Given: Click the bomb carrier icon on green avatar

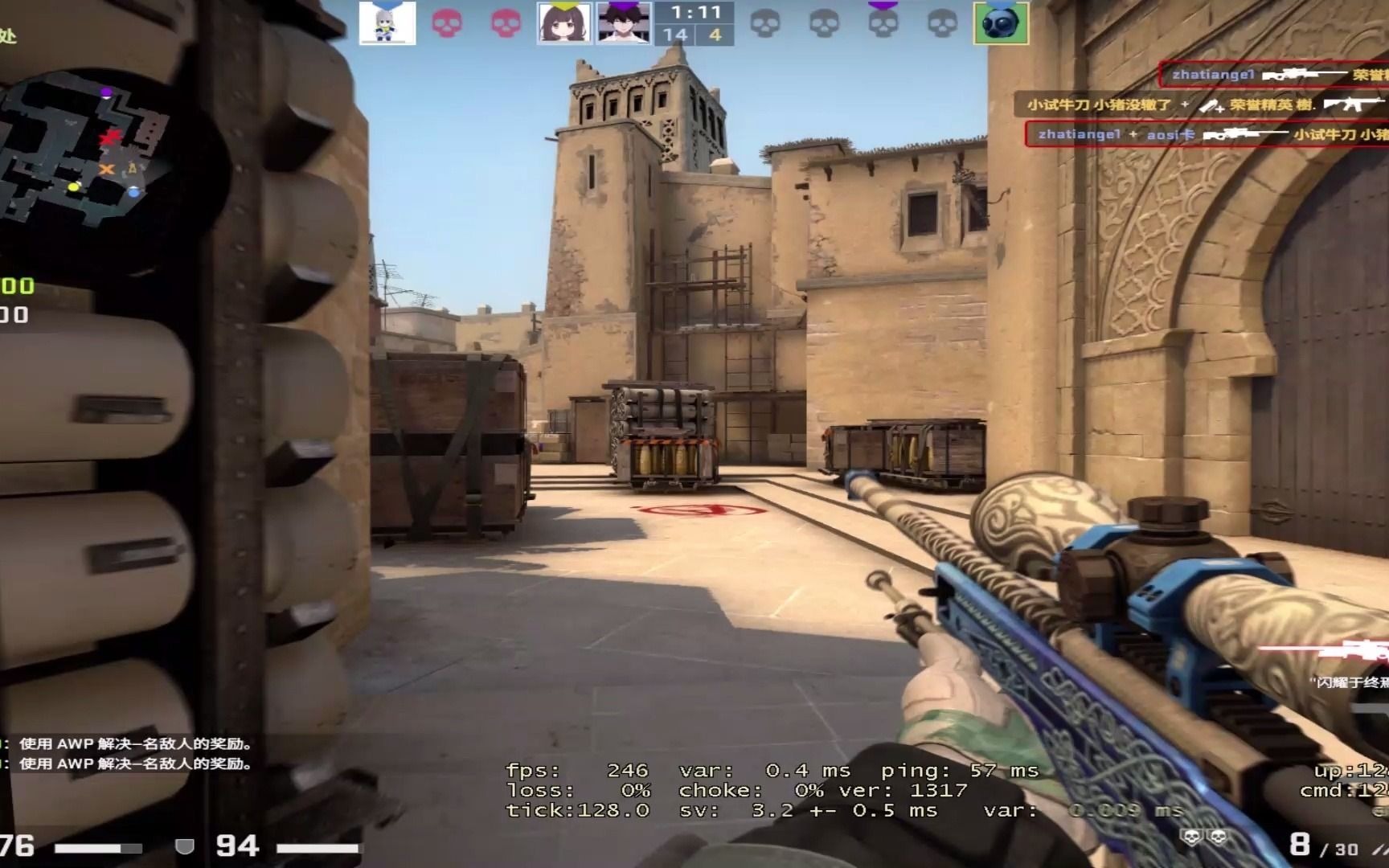Looking at the screenshot, I should (1001, 23).
